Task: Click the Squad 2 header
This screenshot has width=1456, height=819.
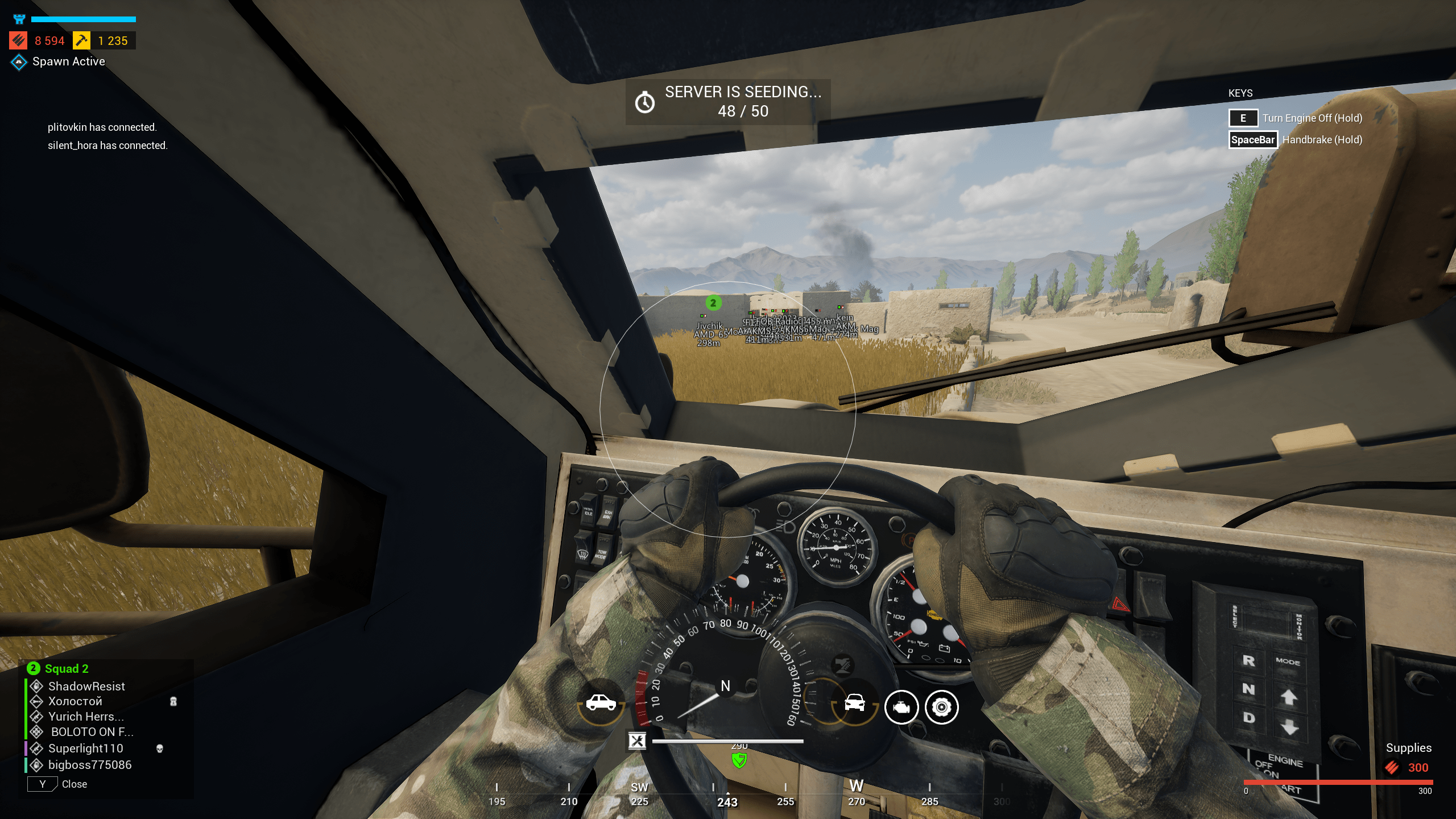Action: click(x=66, y=669)
